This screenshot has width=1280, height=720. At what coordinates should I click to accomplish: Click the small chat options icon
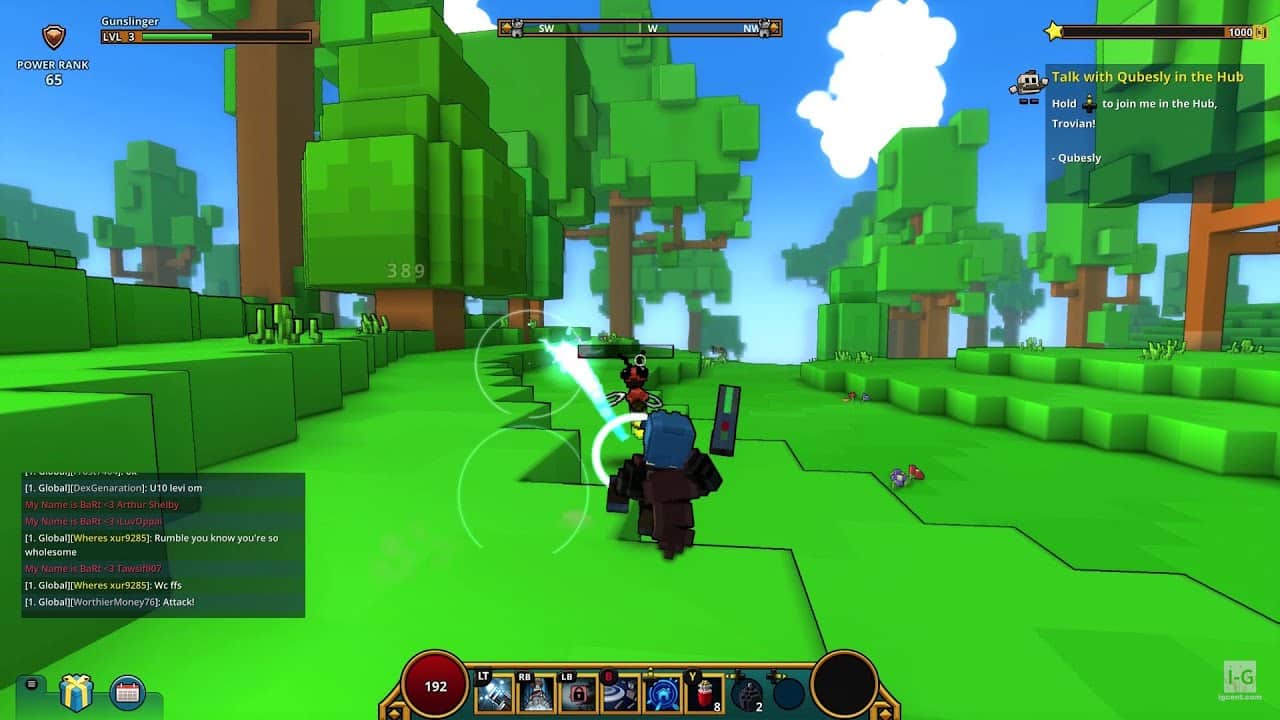(x=30, y=685)
